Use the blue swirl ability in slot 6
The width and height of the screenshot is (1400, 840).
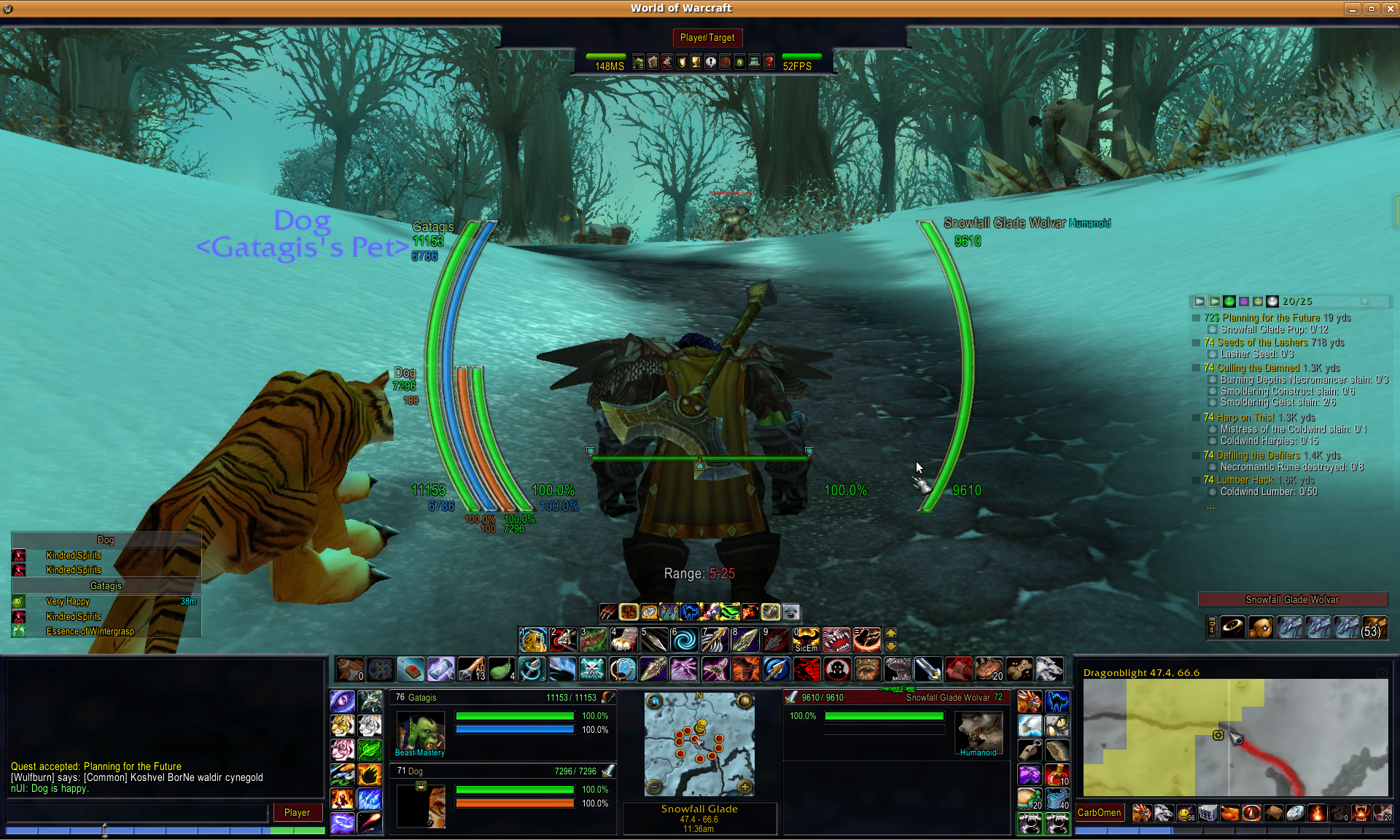(x=684, y=639)
